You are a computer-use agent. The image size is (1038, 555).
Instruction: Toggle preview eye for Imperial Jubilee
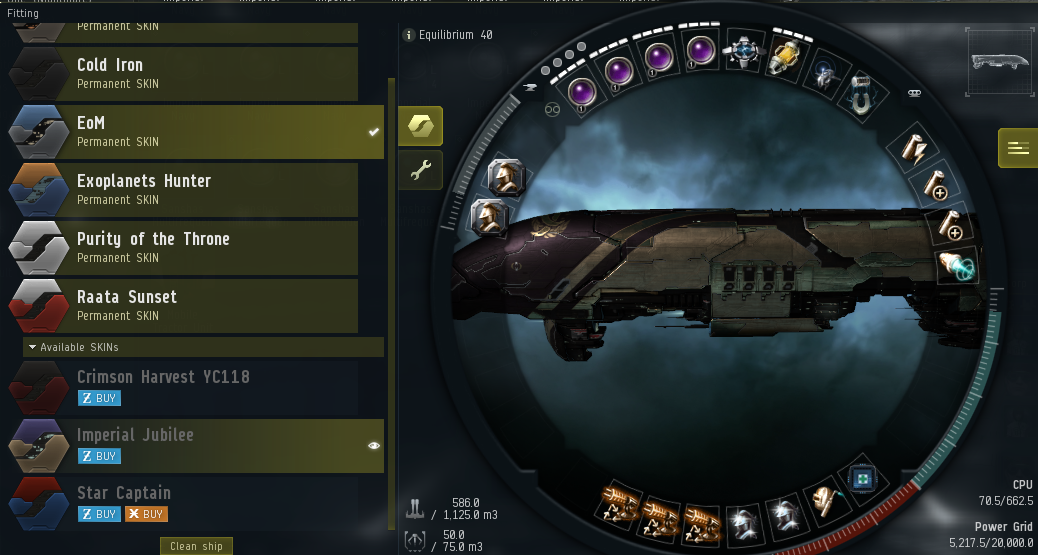point(374,446)
